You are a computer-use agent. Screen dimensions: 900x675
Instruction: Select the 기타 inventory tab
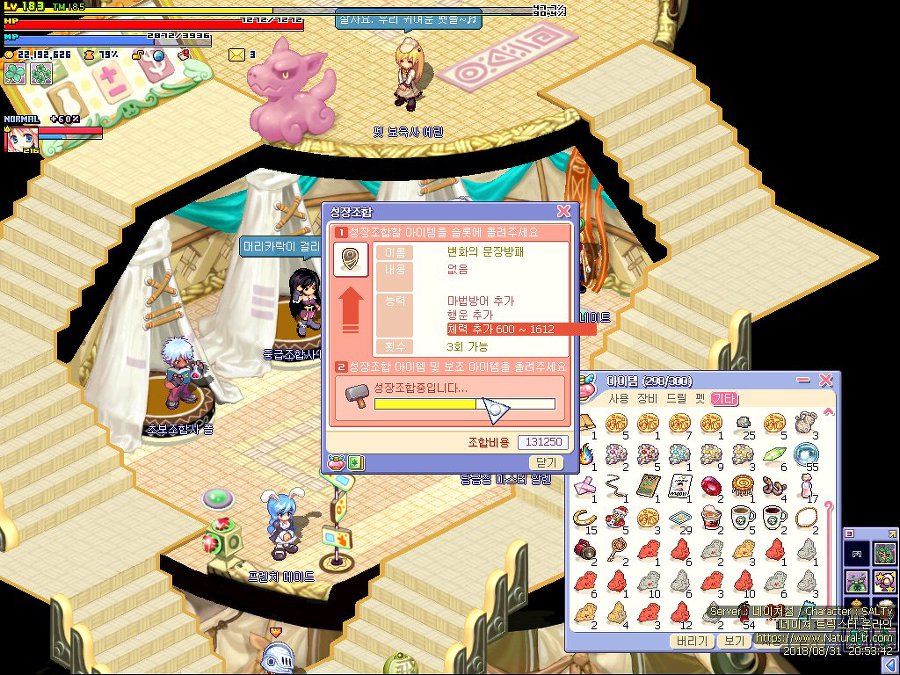click(725, 399)
